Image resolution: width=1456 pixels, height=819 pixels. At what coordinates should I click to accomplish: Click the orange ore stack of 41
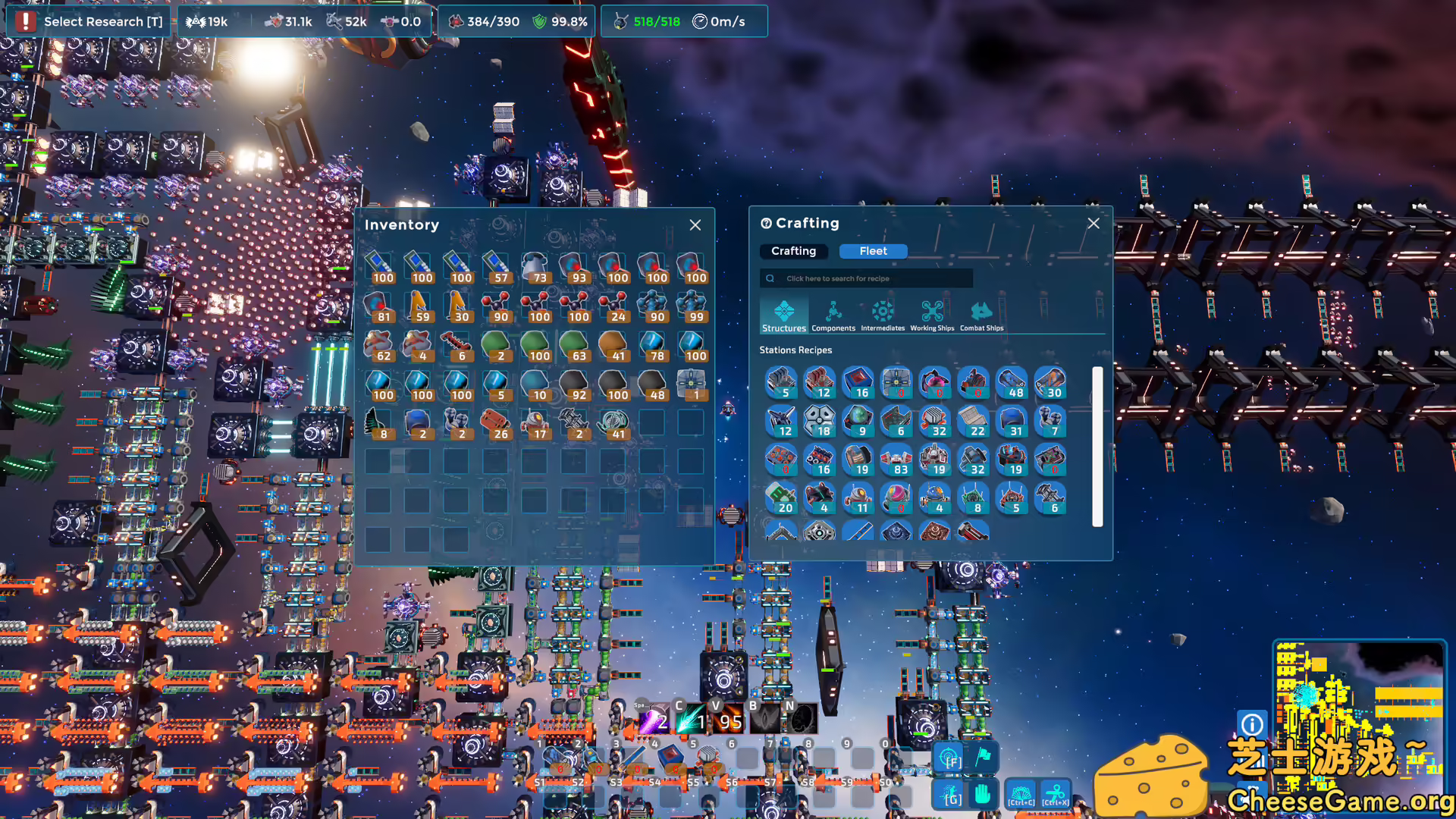click(x=613, y=346)
